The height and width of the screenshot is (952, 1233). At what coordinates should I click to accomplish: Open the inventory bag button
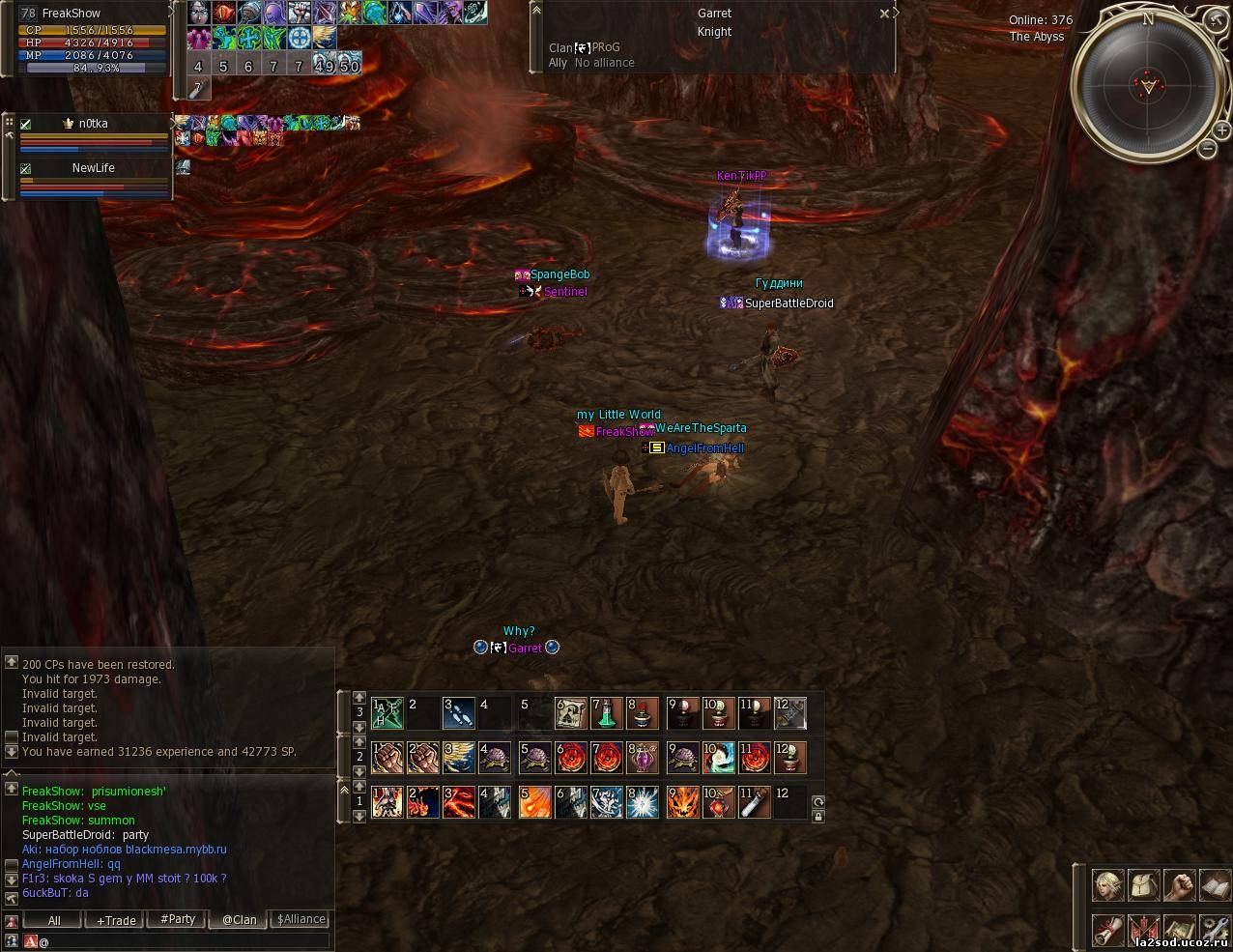click(1143, 884)
